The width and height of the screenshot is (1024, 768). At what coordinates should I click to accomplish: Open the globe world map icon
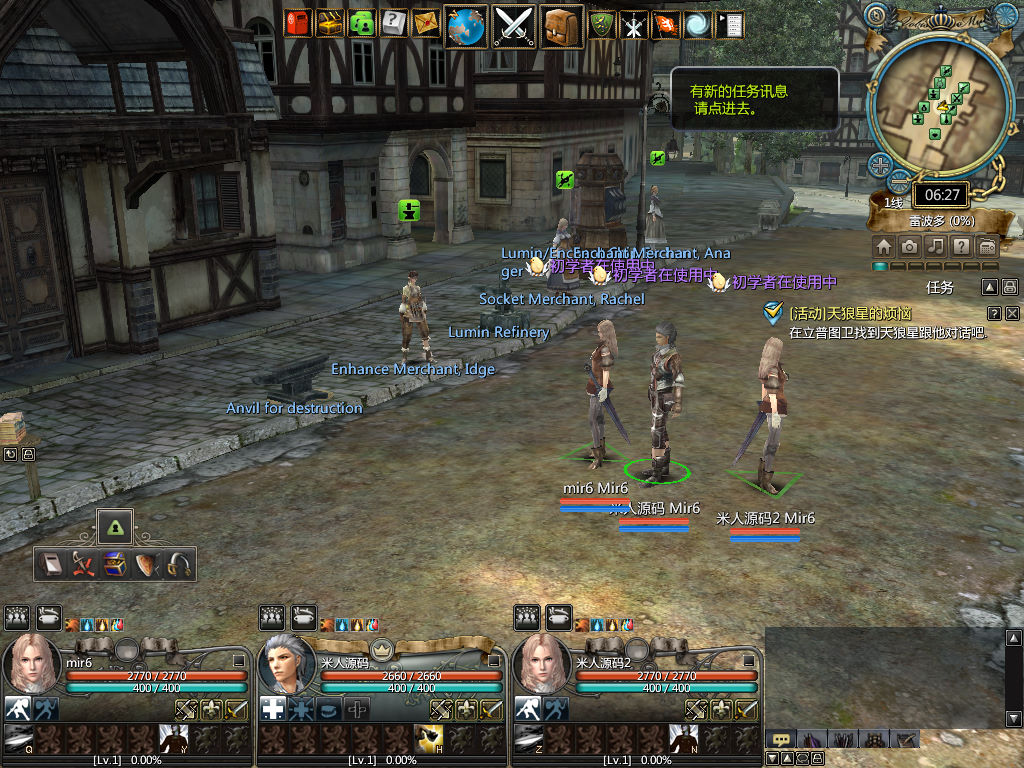467,25
